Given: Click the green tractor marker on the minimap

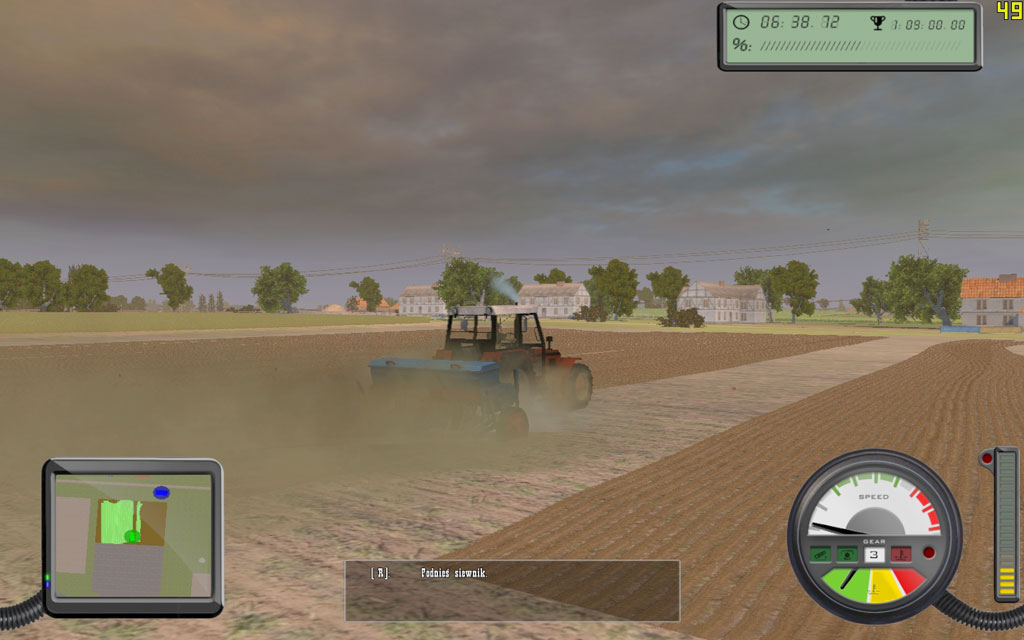Looking at the screenshot, I should [x=131, y=537].
